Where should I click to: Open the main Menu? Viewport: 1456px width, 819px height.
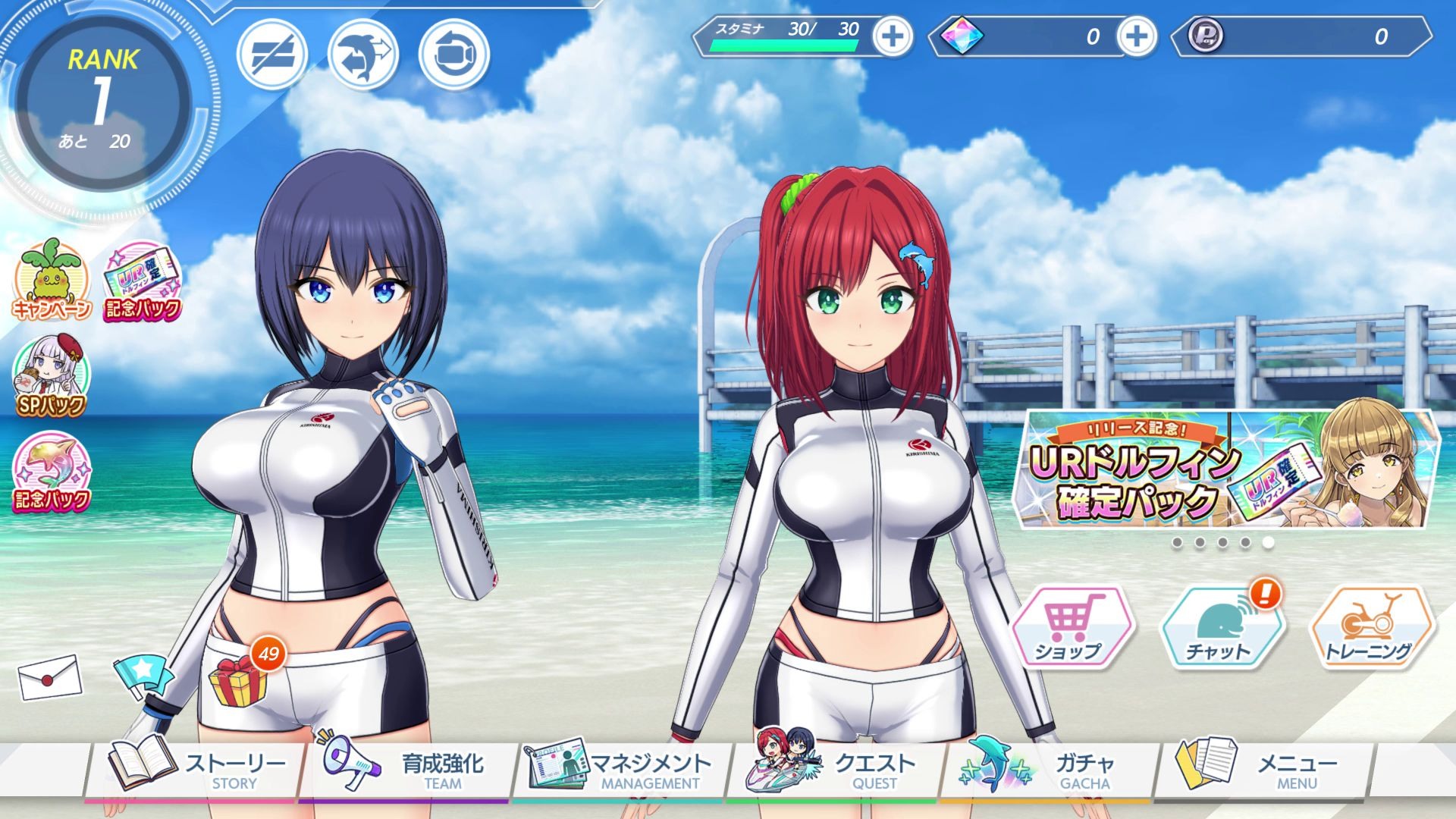[x=1263, y=770]
